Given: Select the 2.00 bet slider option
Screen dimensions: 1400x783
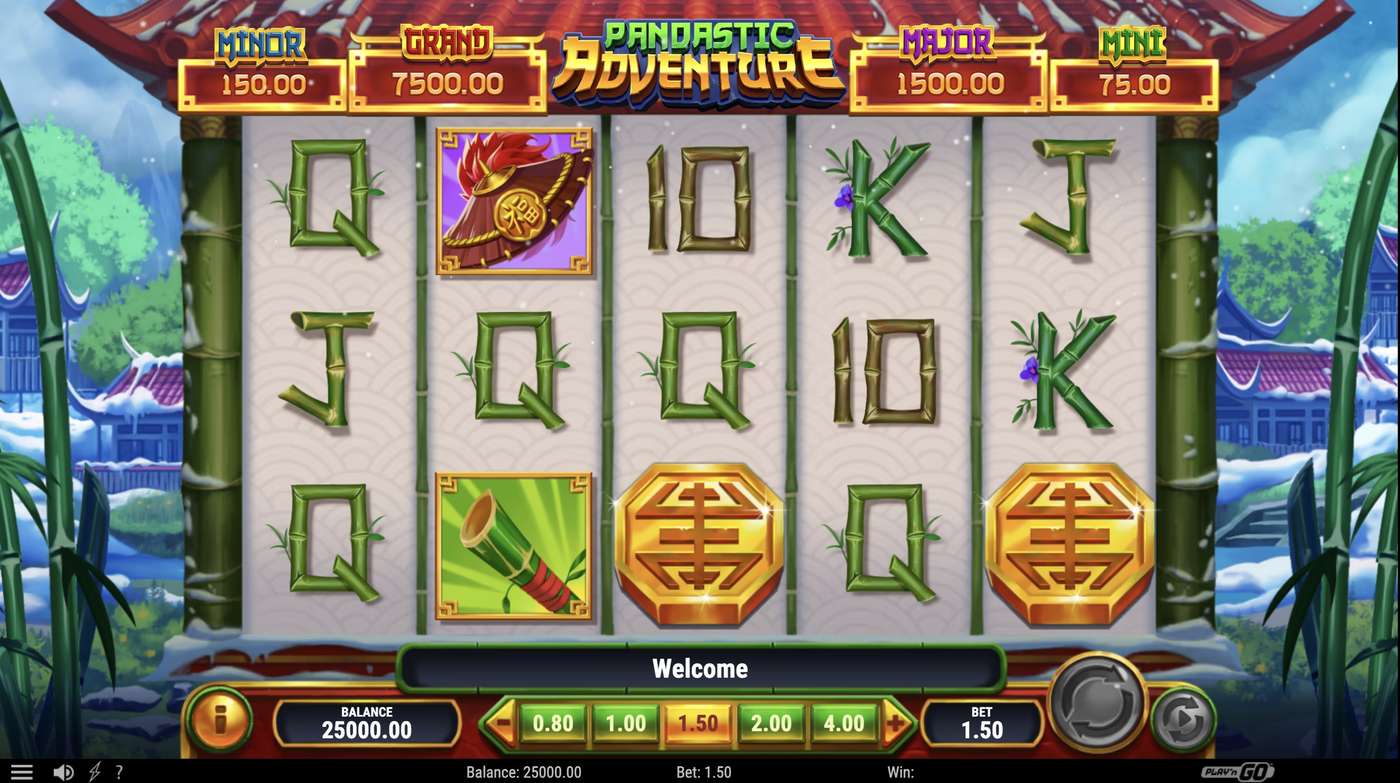Looking at the screenshot, I should 769,720.
